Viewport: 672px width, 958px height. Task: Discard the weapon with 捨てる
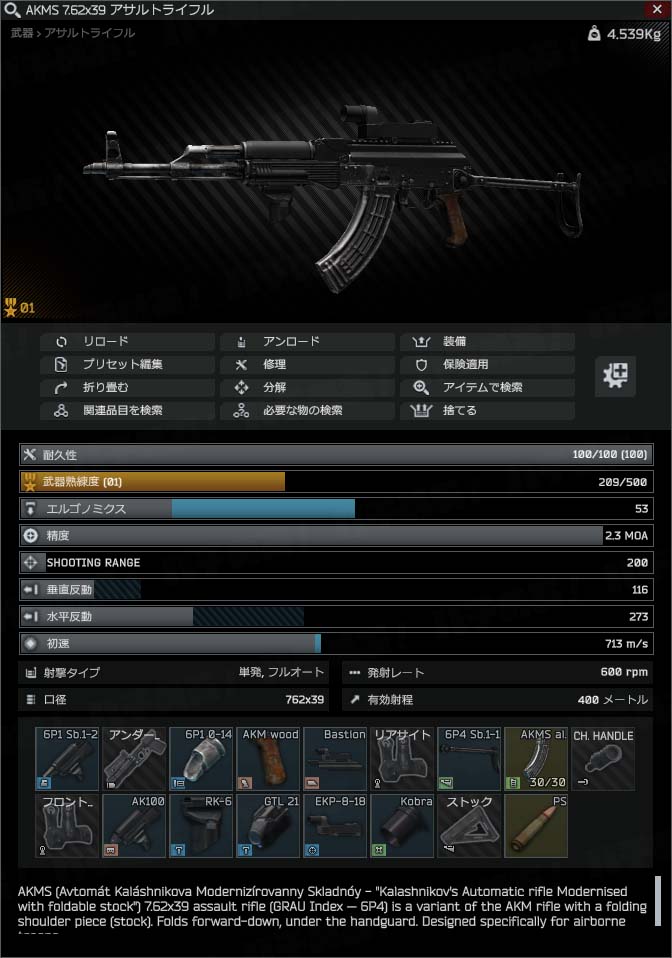487,410
